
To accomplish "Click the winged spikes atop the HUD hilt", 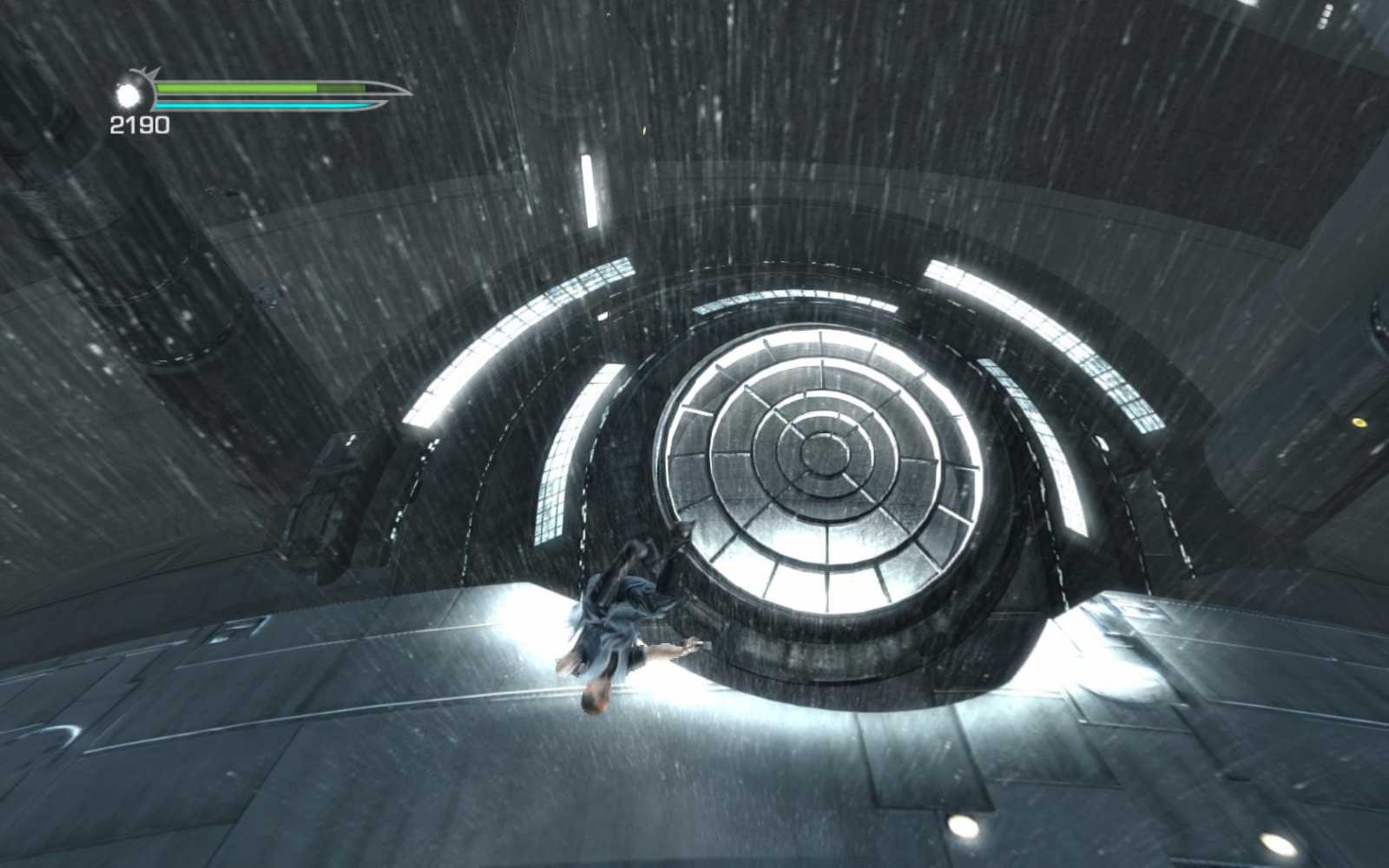I will 146,71.
